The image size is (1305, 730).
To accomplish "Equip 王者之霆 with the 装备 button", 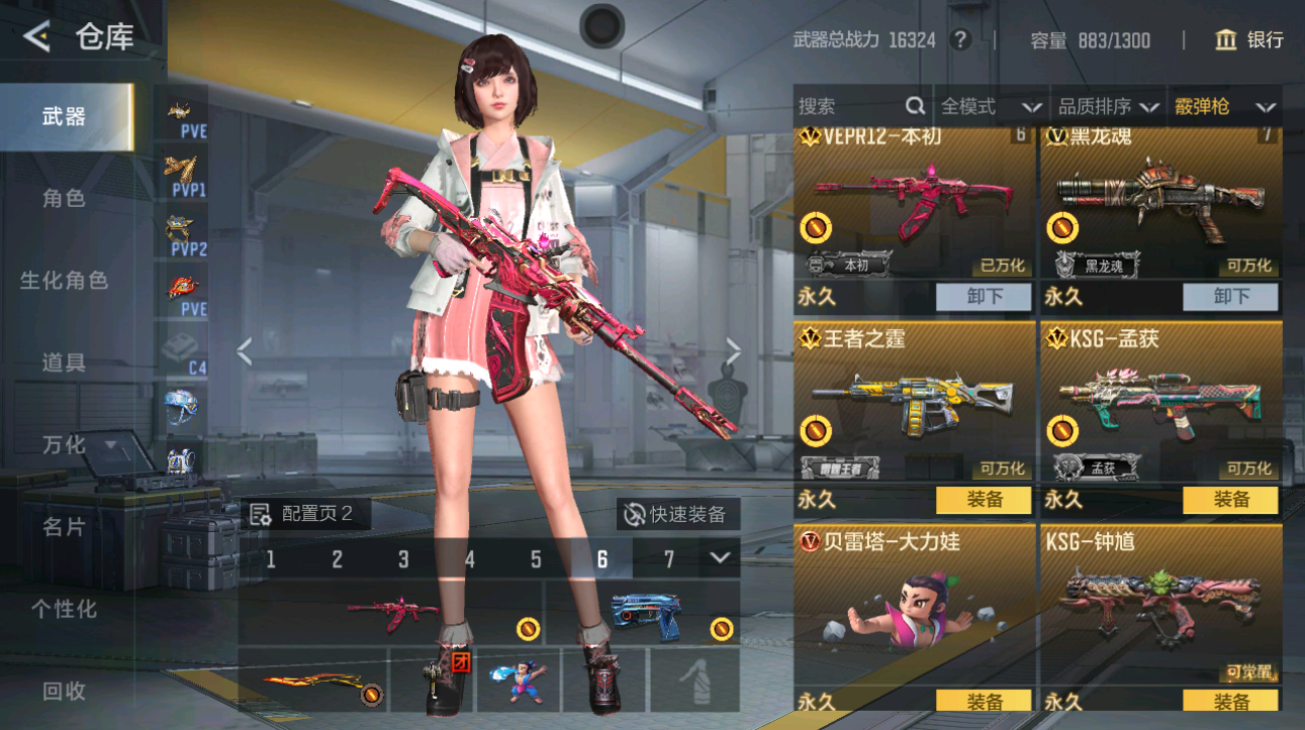I will pyautogui.click(x=984, y=500).
